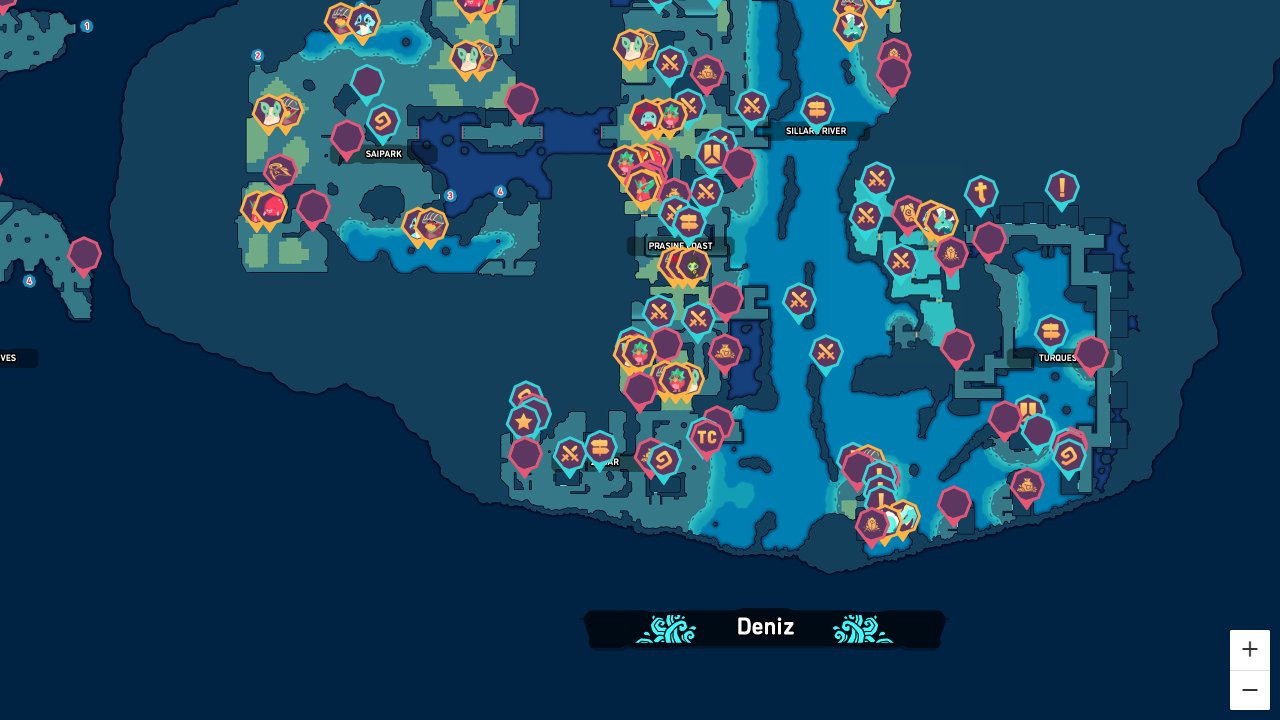Select the beetle marker at the bottom right
The image size is (1280, 720).
(x=873, y=522)
